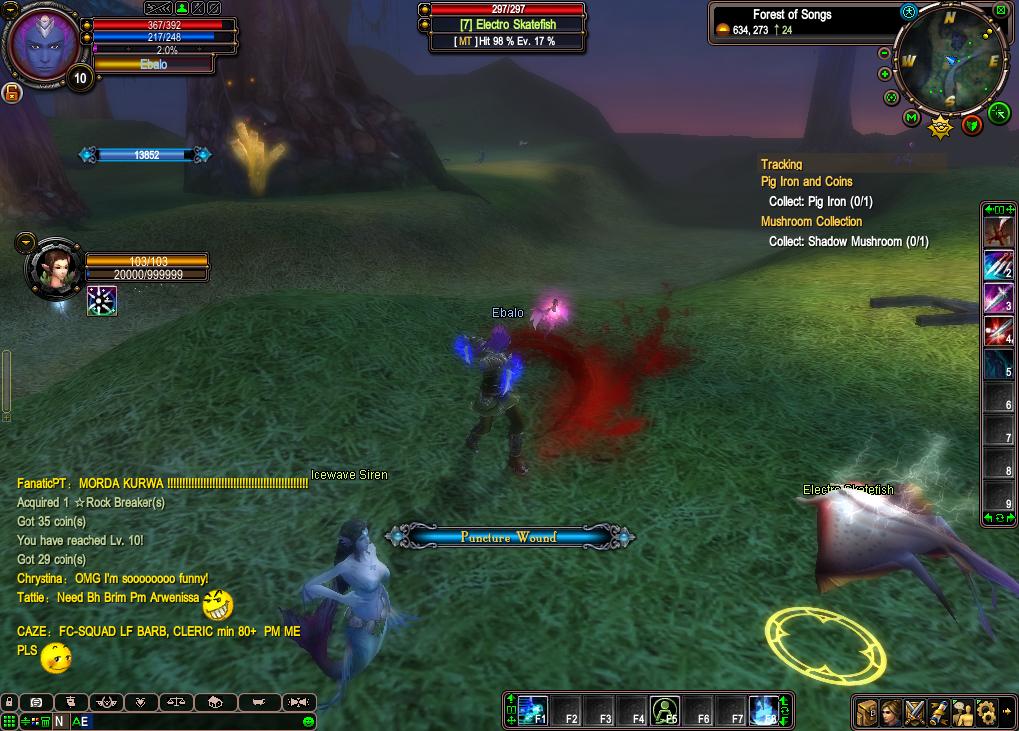Open the green smiley emoticon picker
Image resolution: width=1019 pixels, height=731 pixels.
point(308,721)
